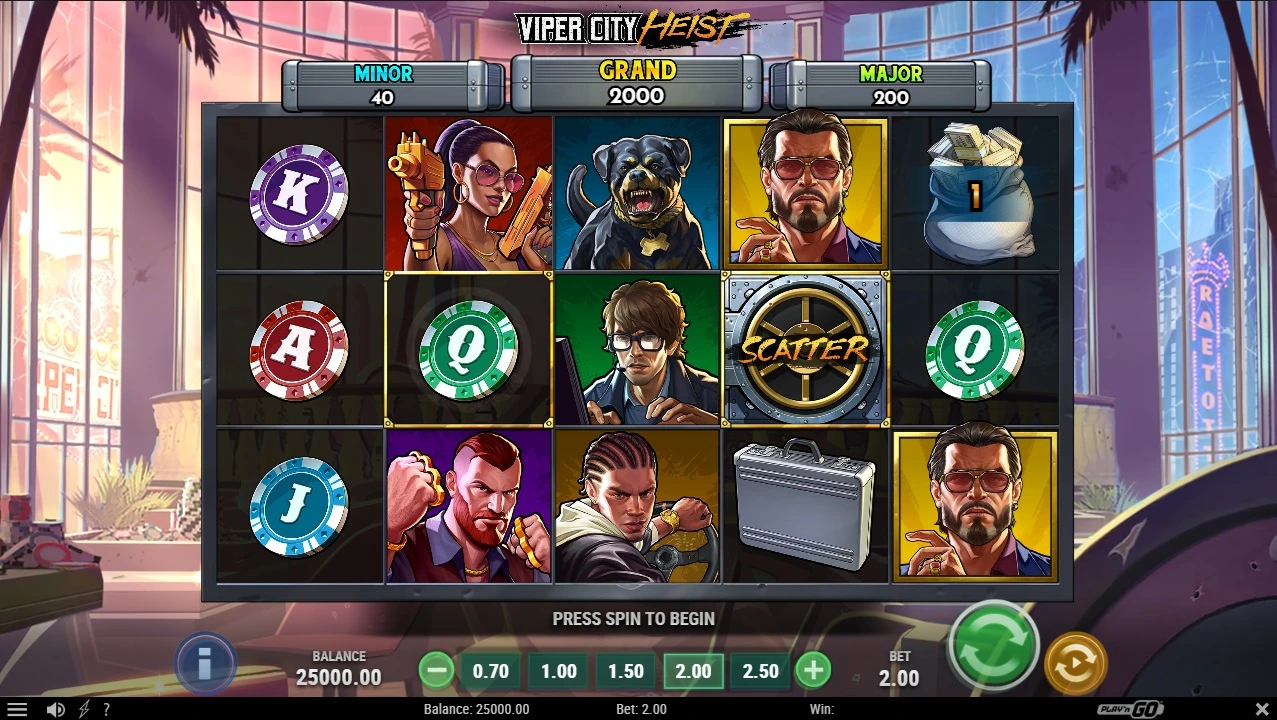Spin the reels with the green button
The width and height of the screenshot is (1277, 720).
(994, 643)
